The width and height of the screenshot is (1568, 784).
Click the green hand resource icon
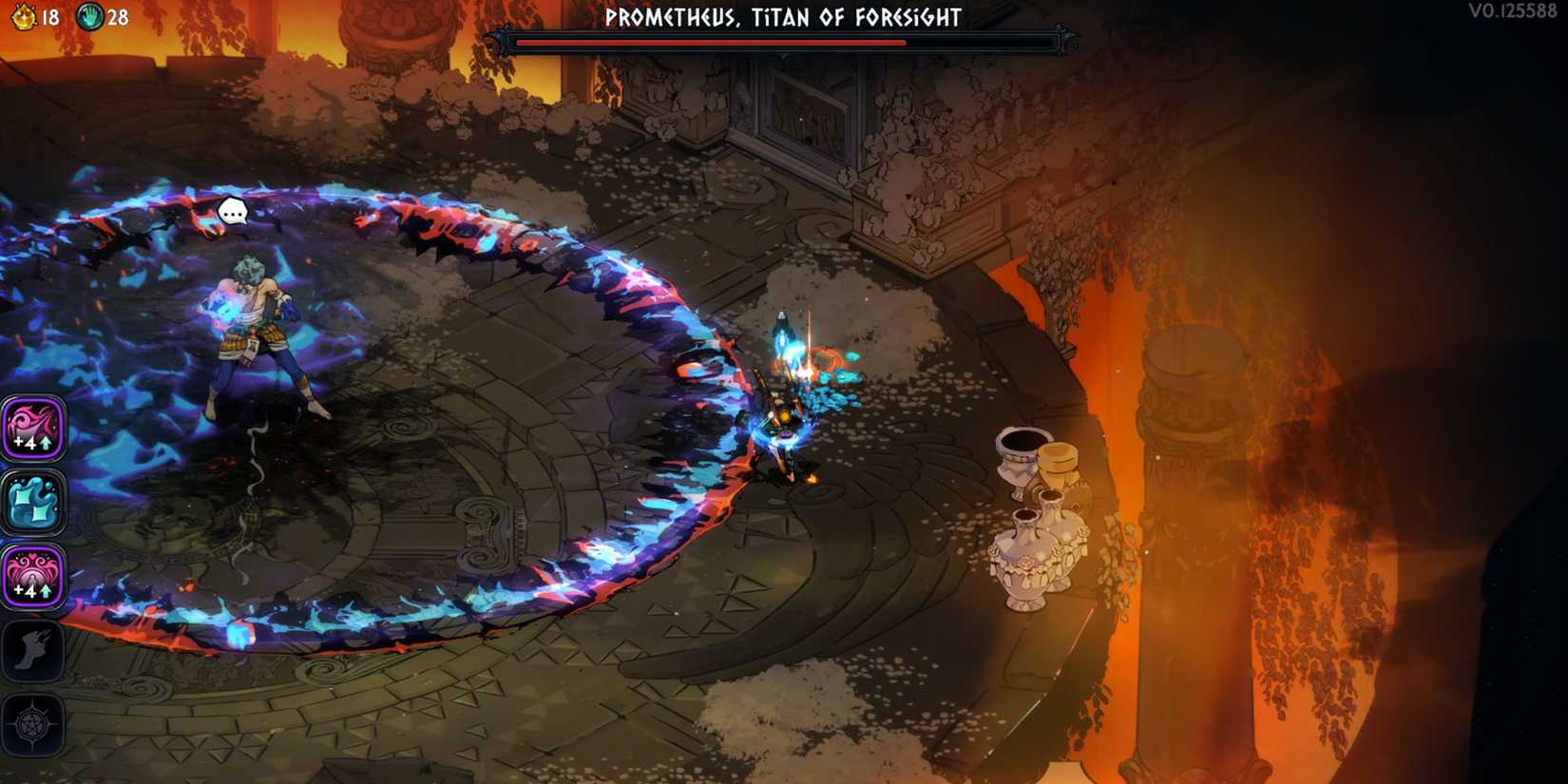pyautogui.click(x=91, y=15)
